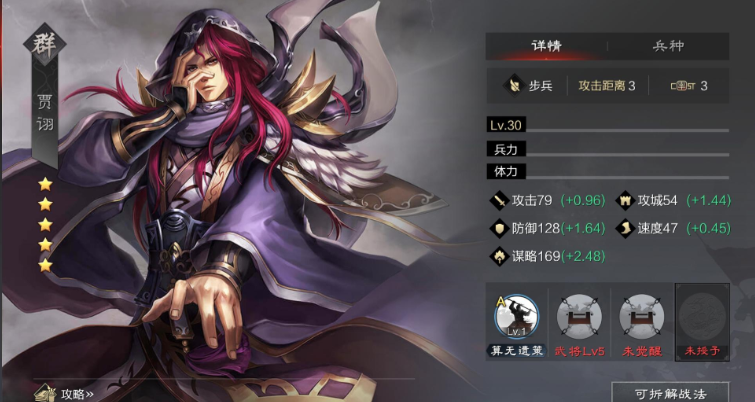Switch to the 兵种 troop type tab
755x402 pixels.
(x=668, y=47)
